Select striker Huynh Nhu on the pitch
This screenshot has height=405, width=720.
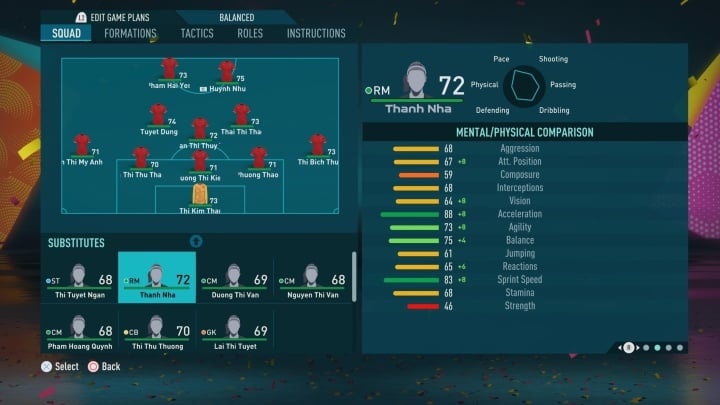[227, 72]
